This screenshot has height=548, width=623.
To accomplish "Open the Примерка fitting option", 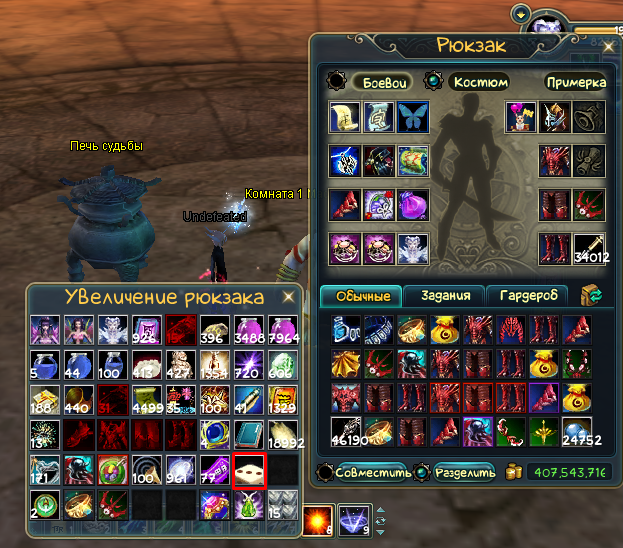I will pos(574,82).
